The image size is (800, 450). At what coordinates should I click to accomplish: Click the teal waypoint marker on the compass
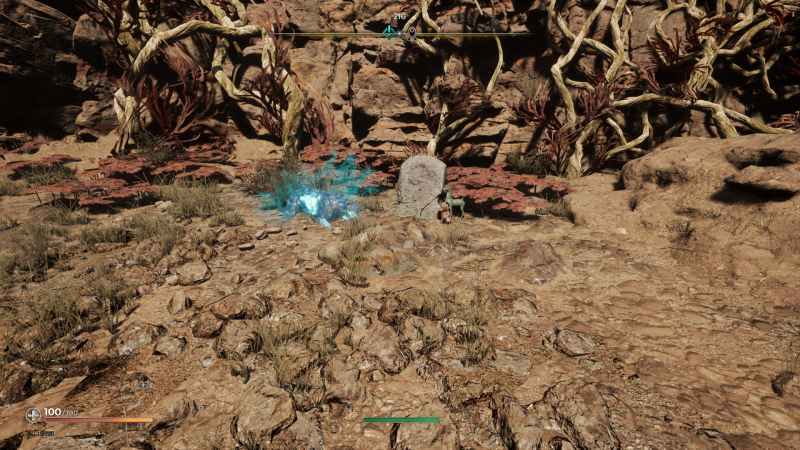pos(389,31)
